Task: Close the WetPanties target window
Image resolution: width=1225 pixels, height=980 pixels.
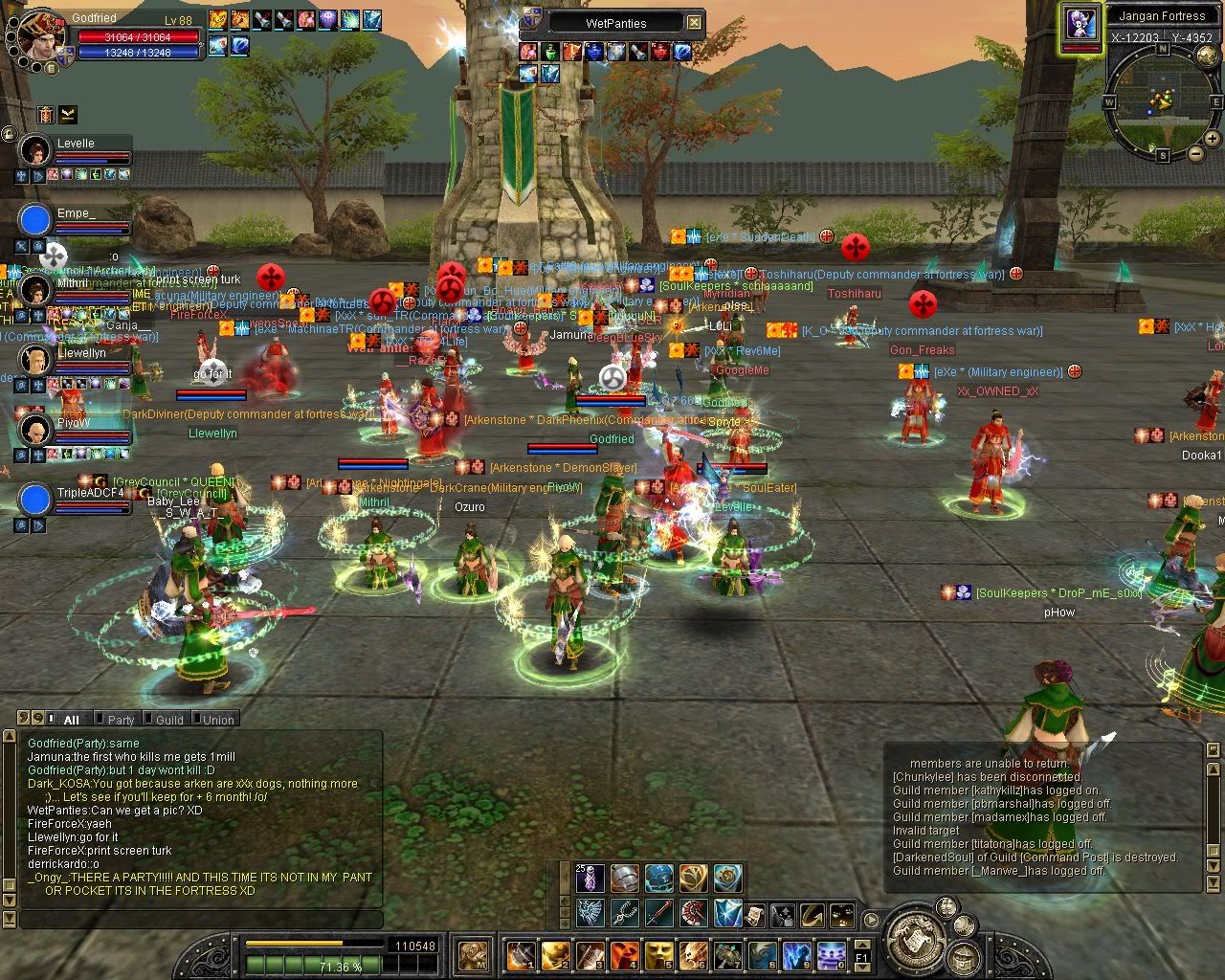Action: pos(694,23)
